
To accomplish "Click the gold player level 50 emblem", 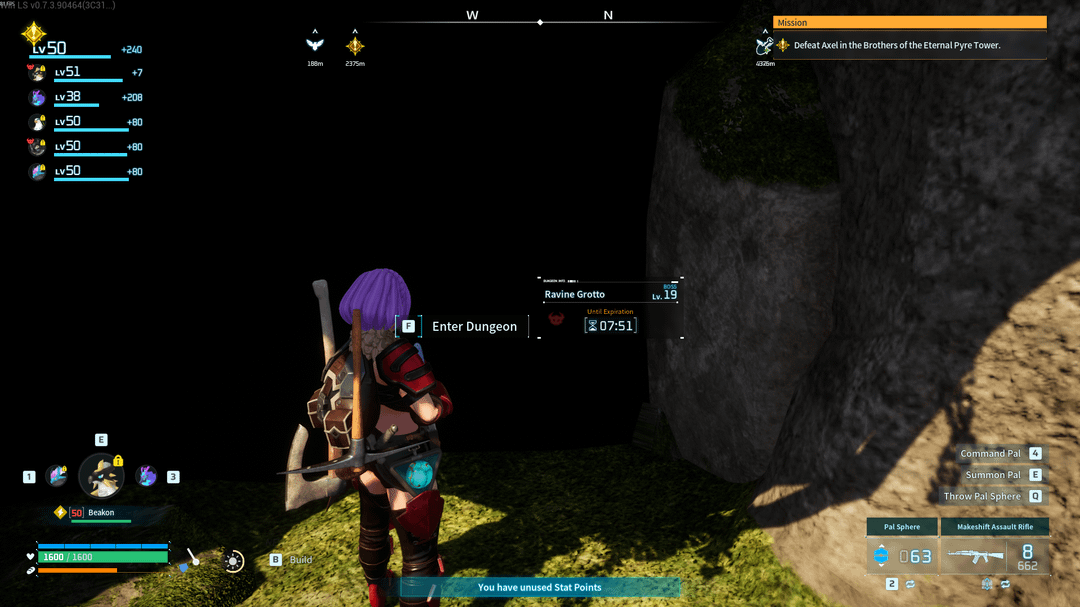I will [x=34, y=35].
